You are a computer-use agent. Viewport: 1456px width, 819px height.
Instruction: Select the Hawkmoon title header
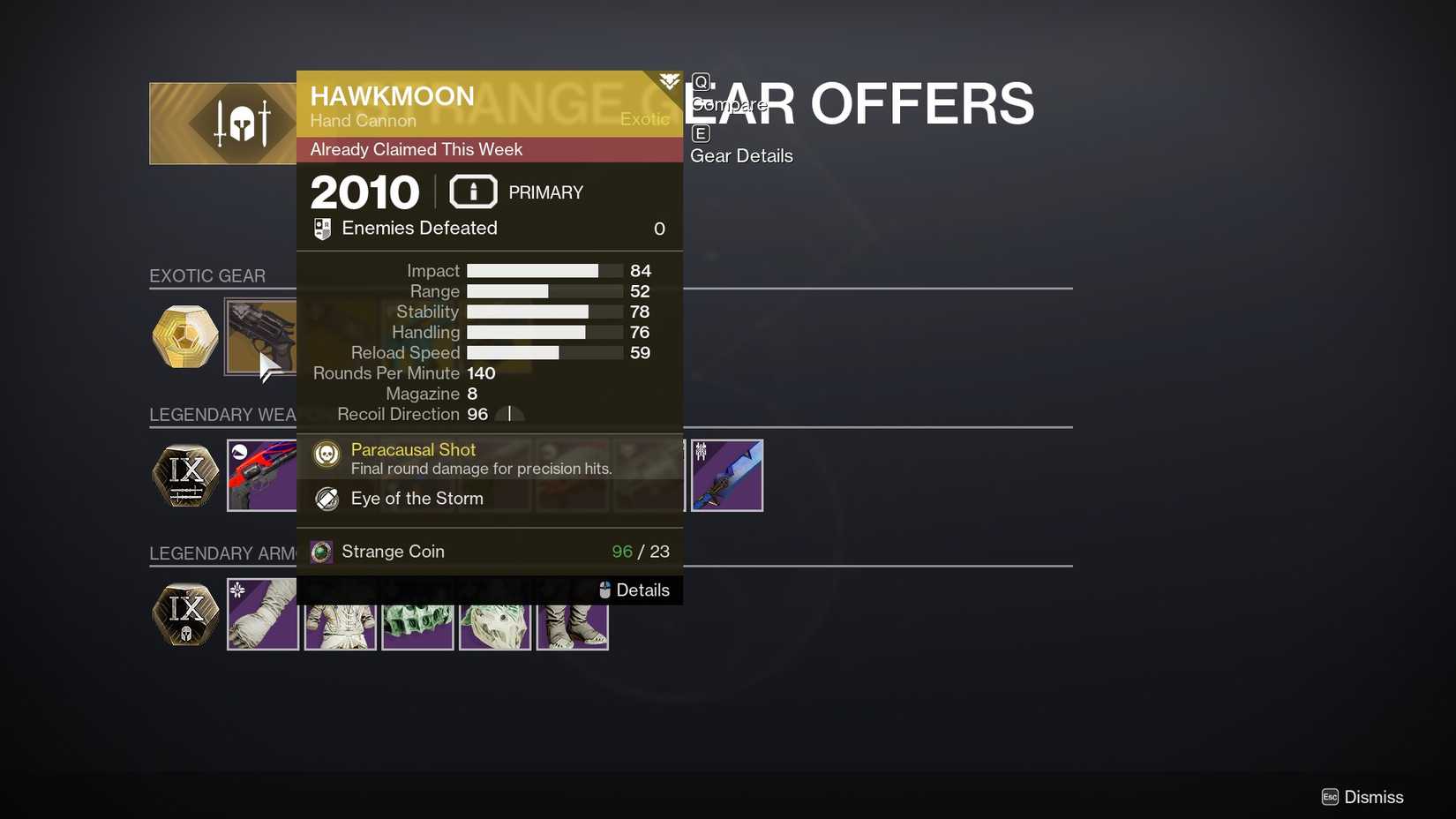393,95
